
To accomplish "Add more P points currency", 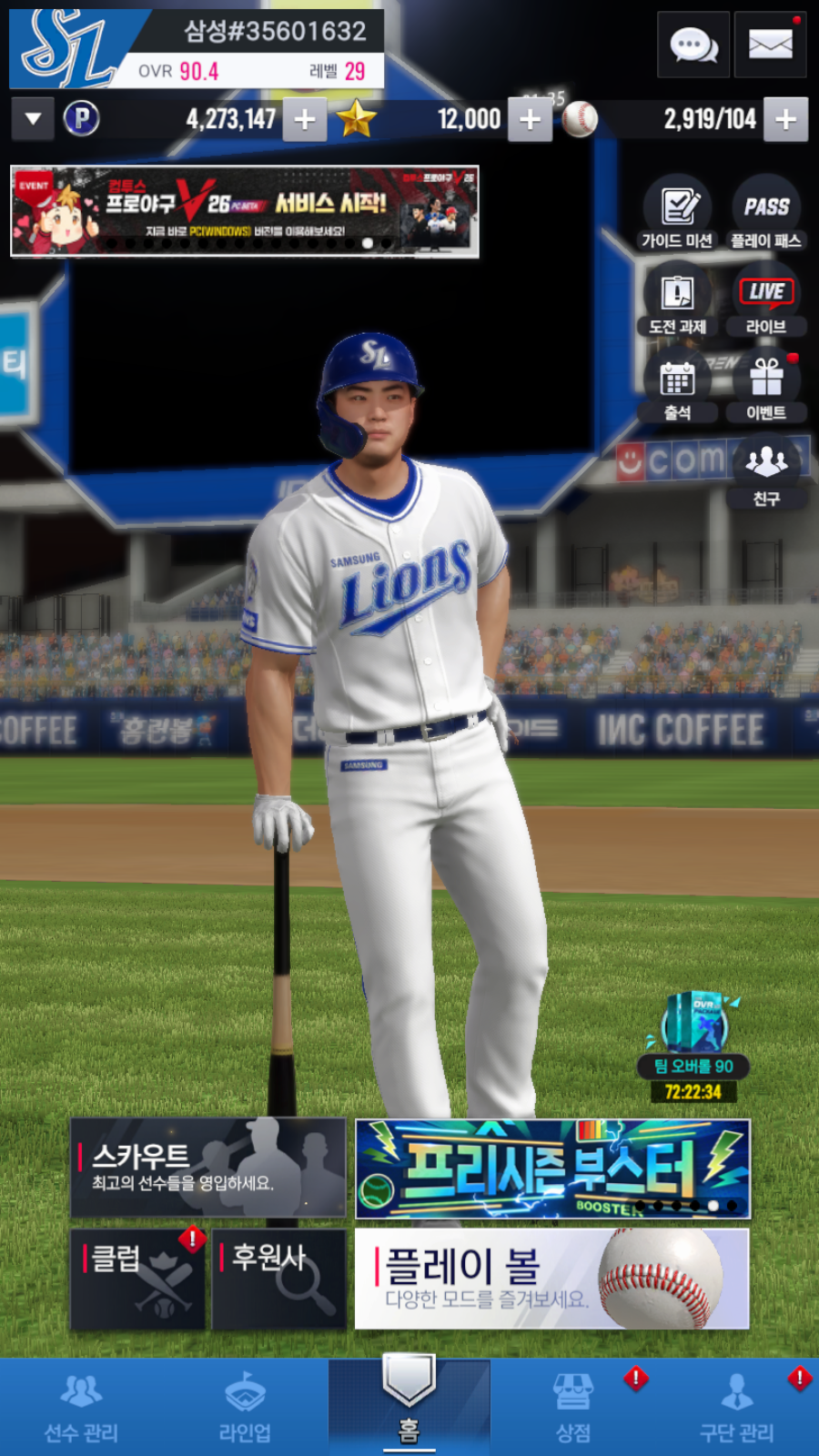I will [x=305, y=119].
